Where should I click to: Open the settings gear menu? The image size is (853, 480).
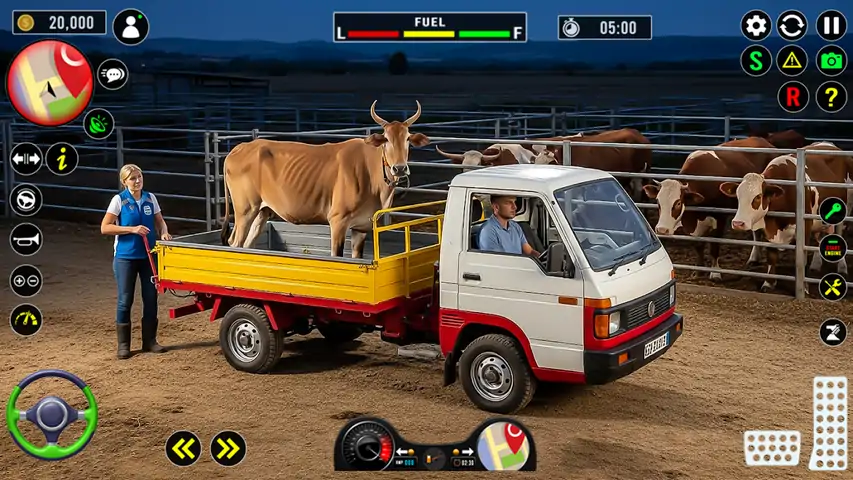click(x=756, y=25)
